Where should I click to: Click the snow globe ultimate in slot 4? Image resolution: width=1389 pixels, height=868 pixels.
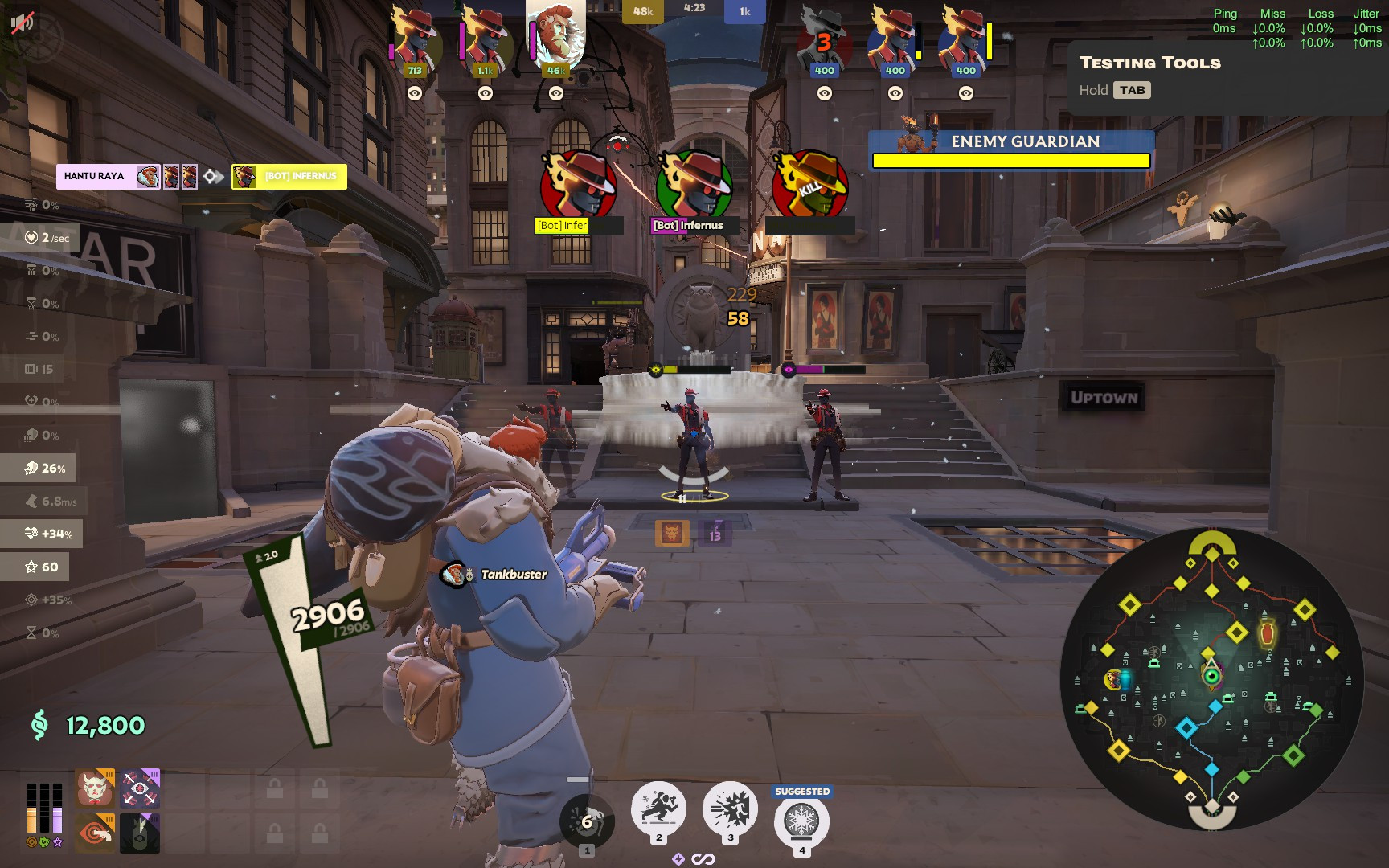tap(801, 820)
